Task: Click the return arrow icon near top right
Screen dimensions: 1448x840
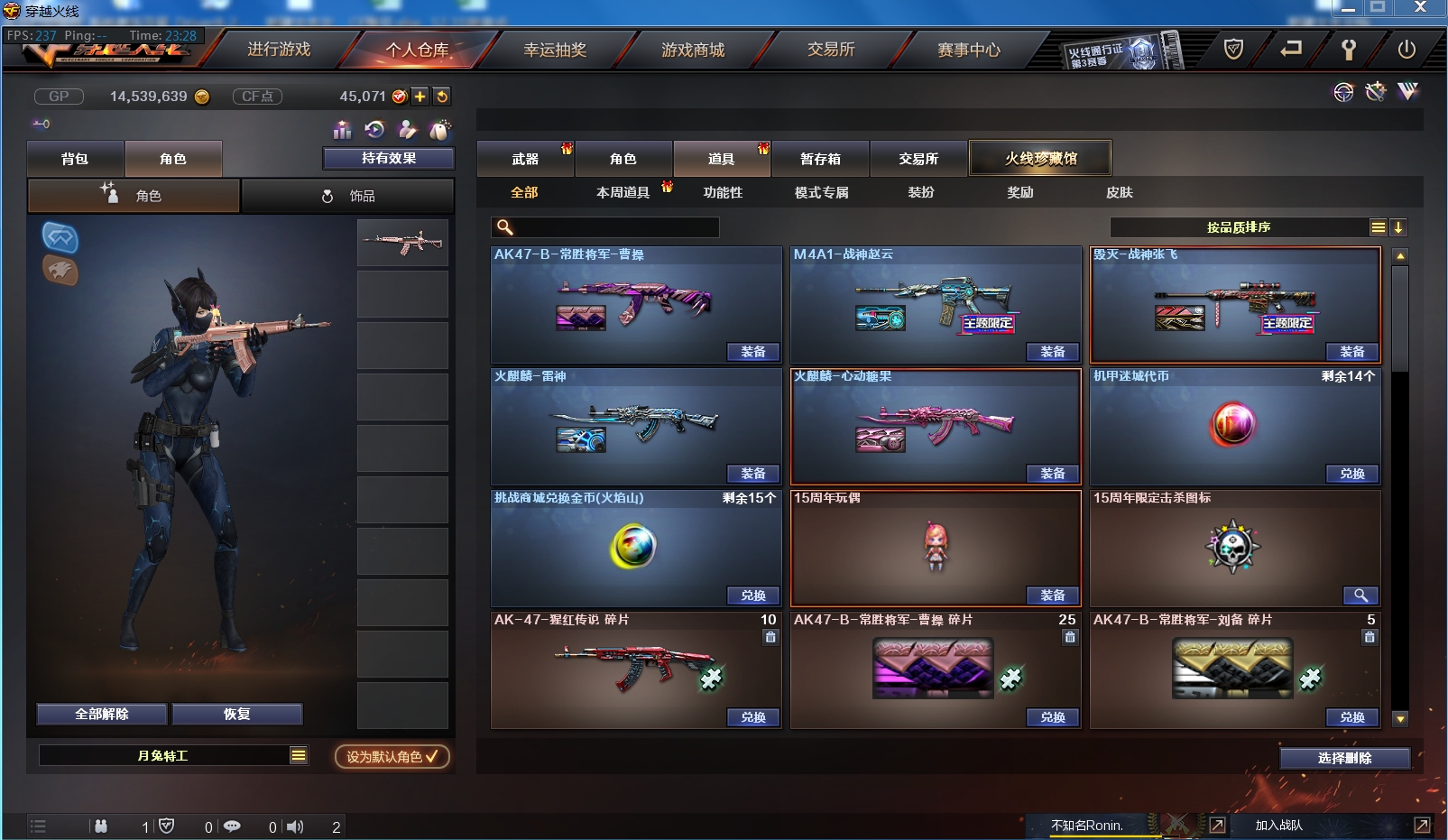Action: [x=1292, y=51]
